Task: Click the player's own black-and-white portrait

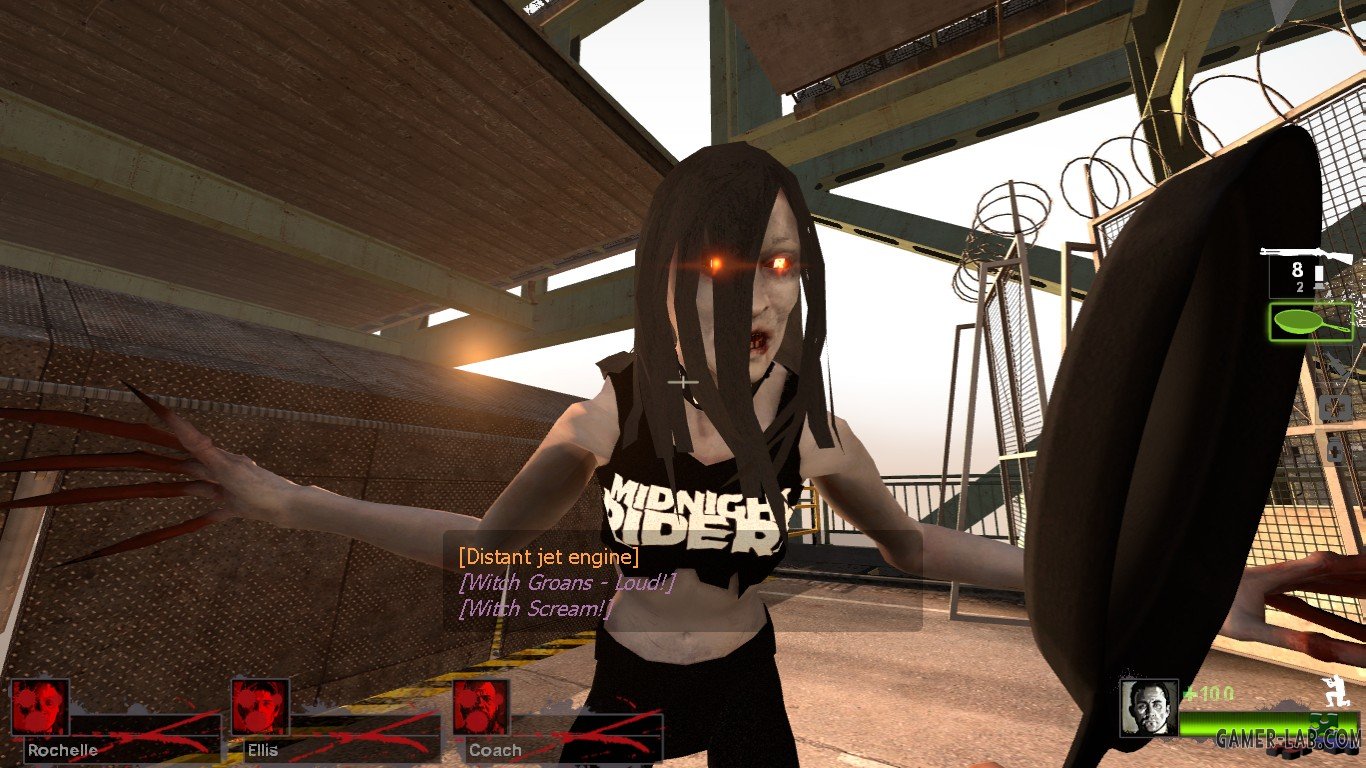Action: click(x=1148, y=708)
